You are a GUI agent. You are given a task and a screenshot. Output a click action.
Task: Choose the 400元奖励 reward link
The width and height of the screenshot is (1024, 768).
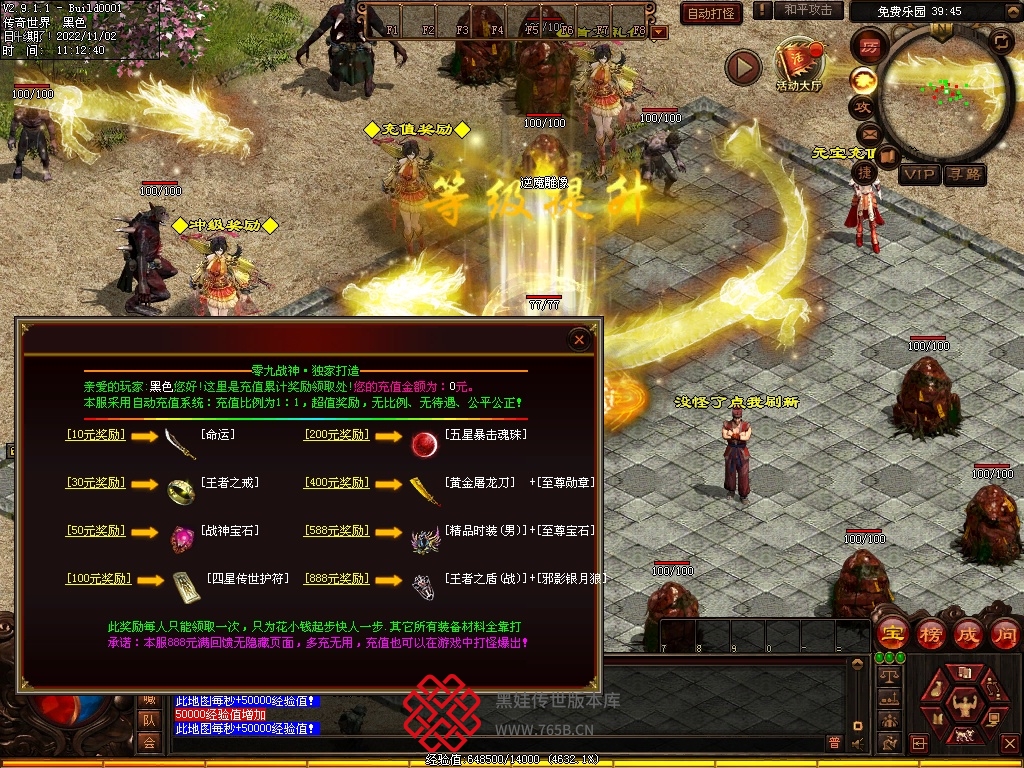click(336, 483)
